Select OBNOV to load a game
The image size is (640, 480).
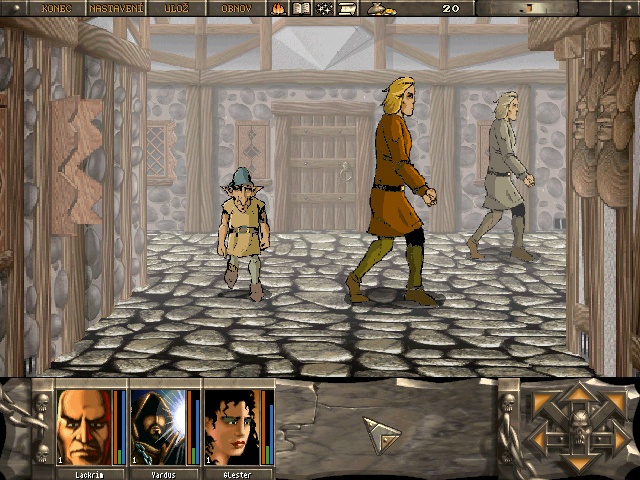[x=236, y=8]
